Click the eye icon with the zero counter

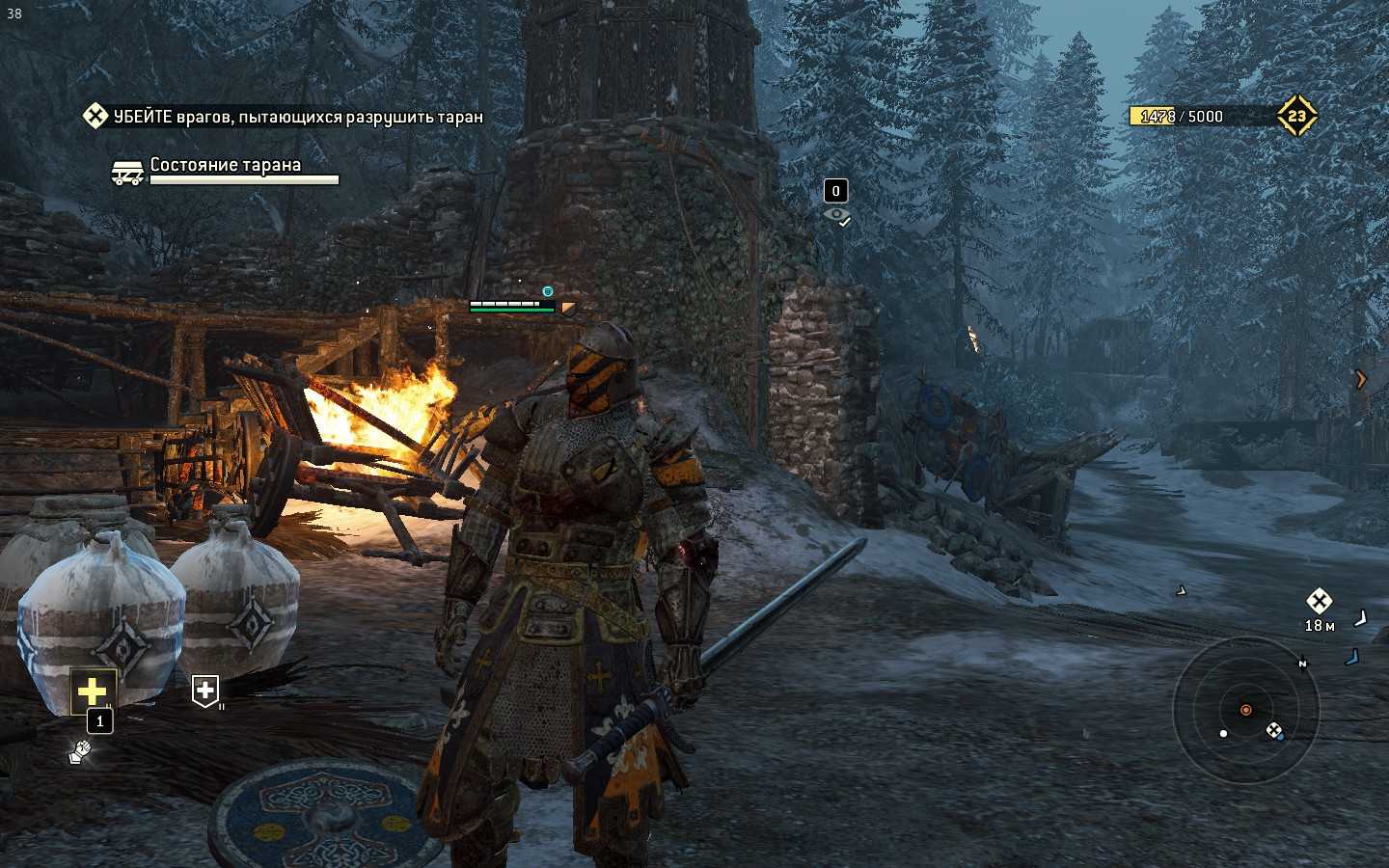point(836,214)
